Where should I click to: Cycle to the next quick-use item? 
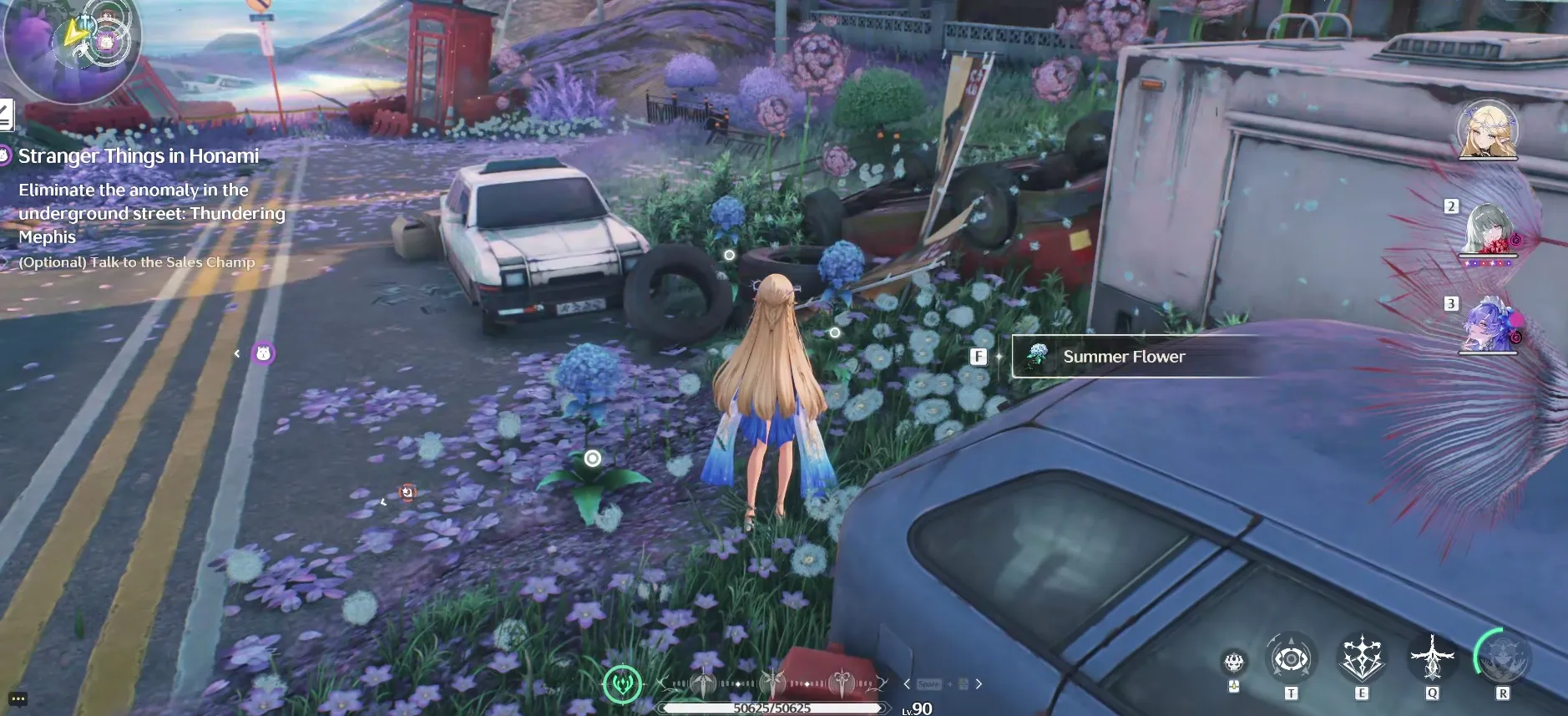979,684
